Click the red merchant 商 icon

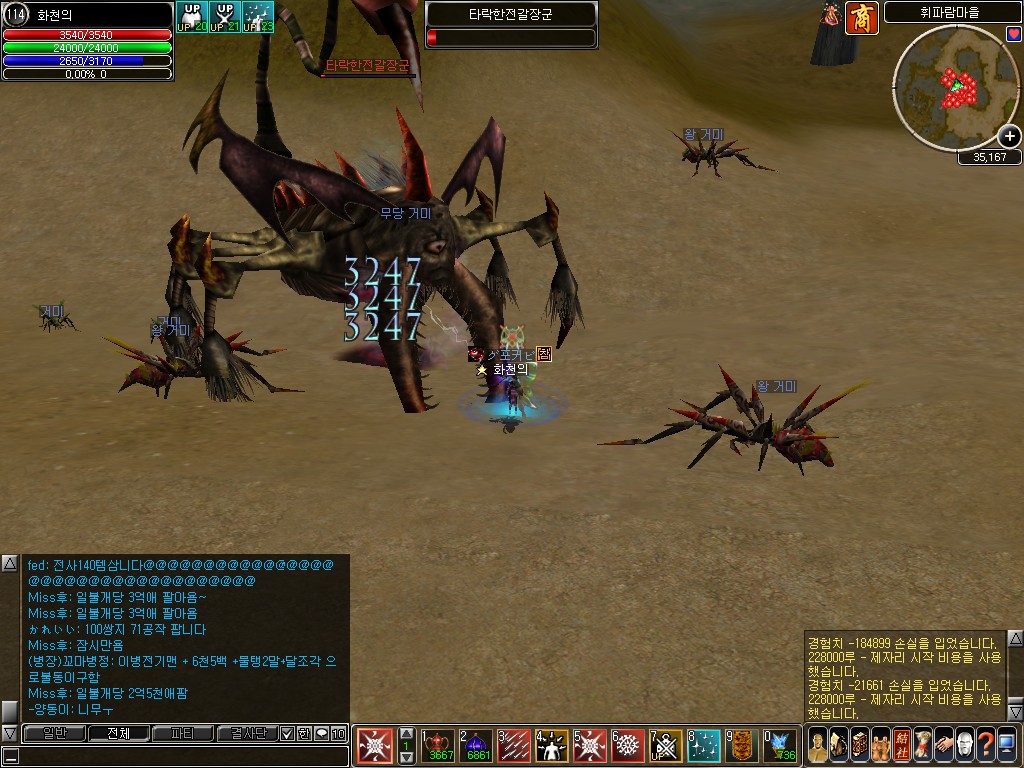861,19
